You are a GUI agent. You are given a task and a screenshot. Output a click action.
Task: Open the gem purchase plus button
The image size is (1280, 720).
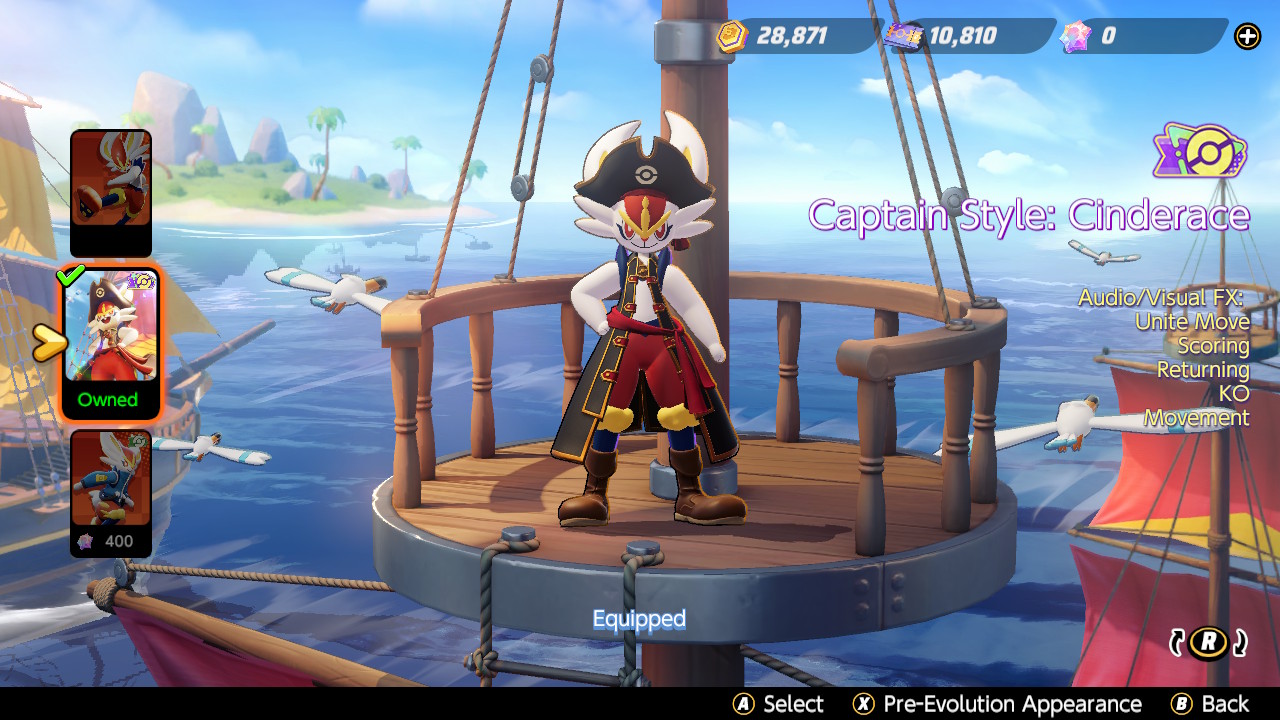1246,36
